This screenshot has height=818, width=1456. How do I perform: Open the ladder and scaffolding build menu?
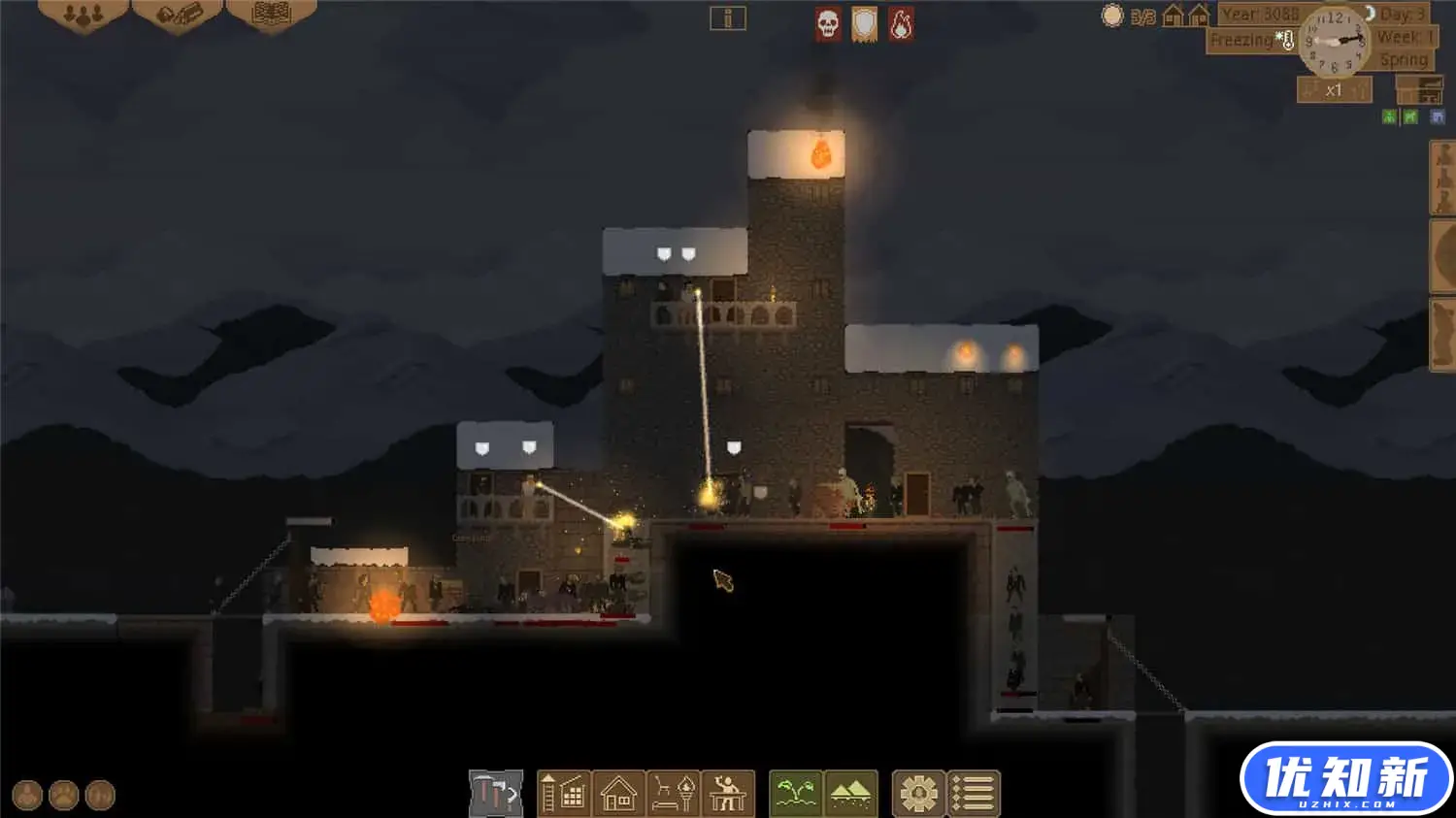click(563, 793)
